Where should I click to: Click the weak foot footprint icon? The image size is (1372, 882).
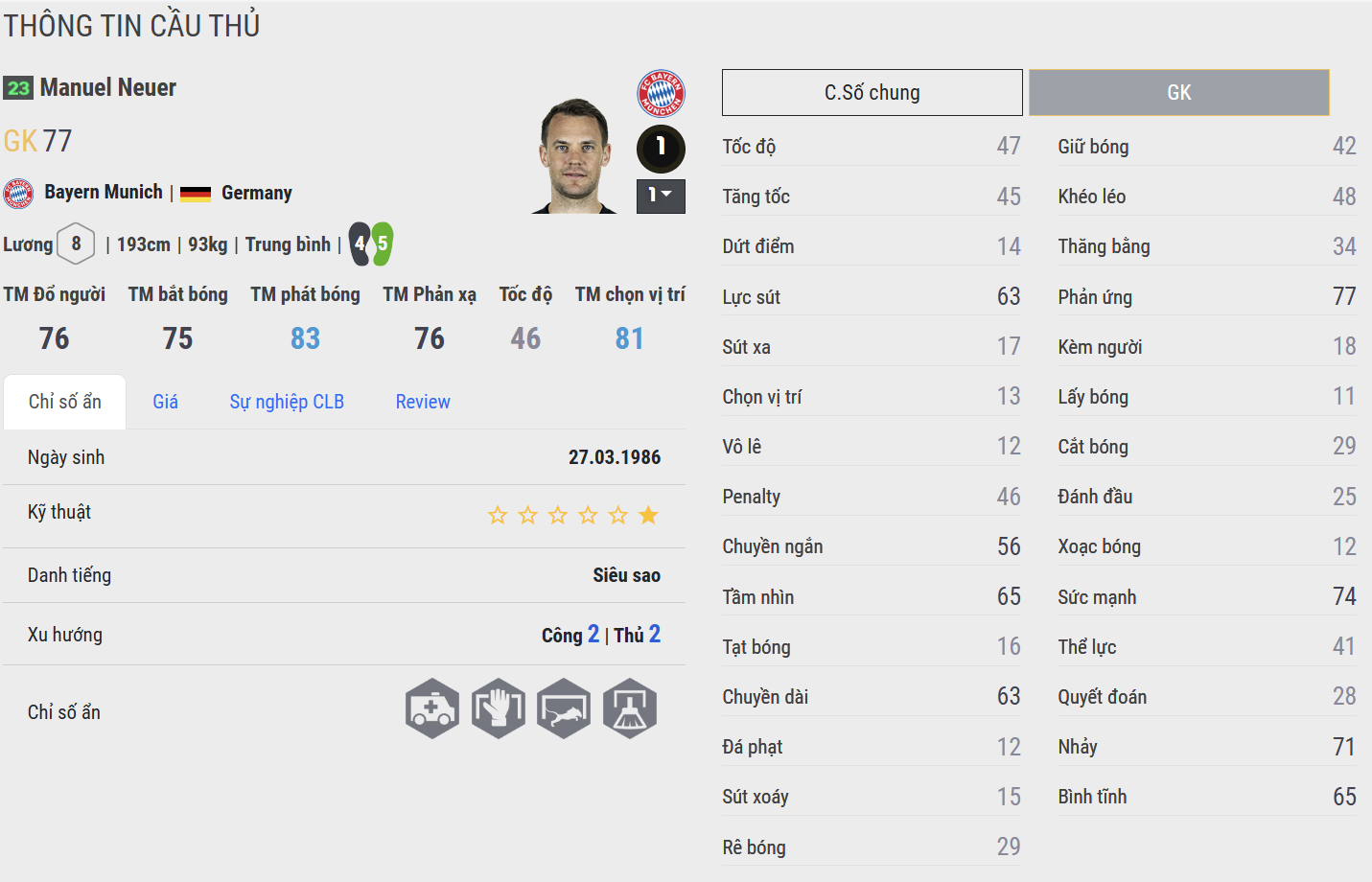pos(371,244)
